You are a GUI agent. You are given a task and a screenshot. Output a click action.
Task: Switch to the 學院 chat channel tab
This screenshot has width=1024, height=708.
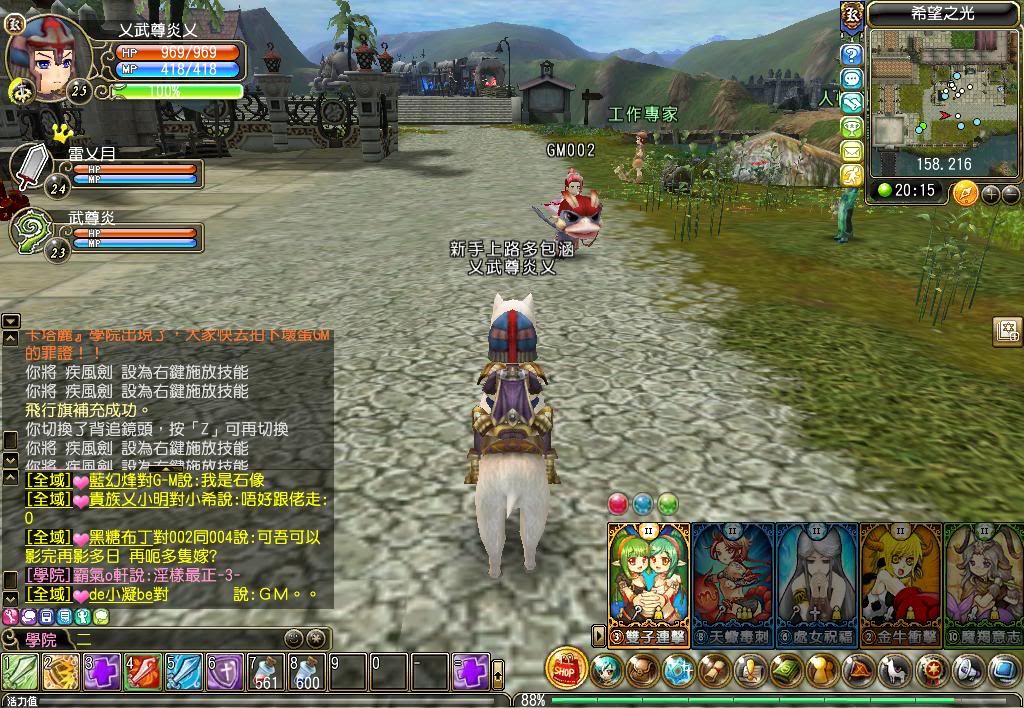coord(40,639)
